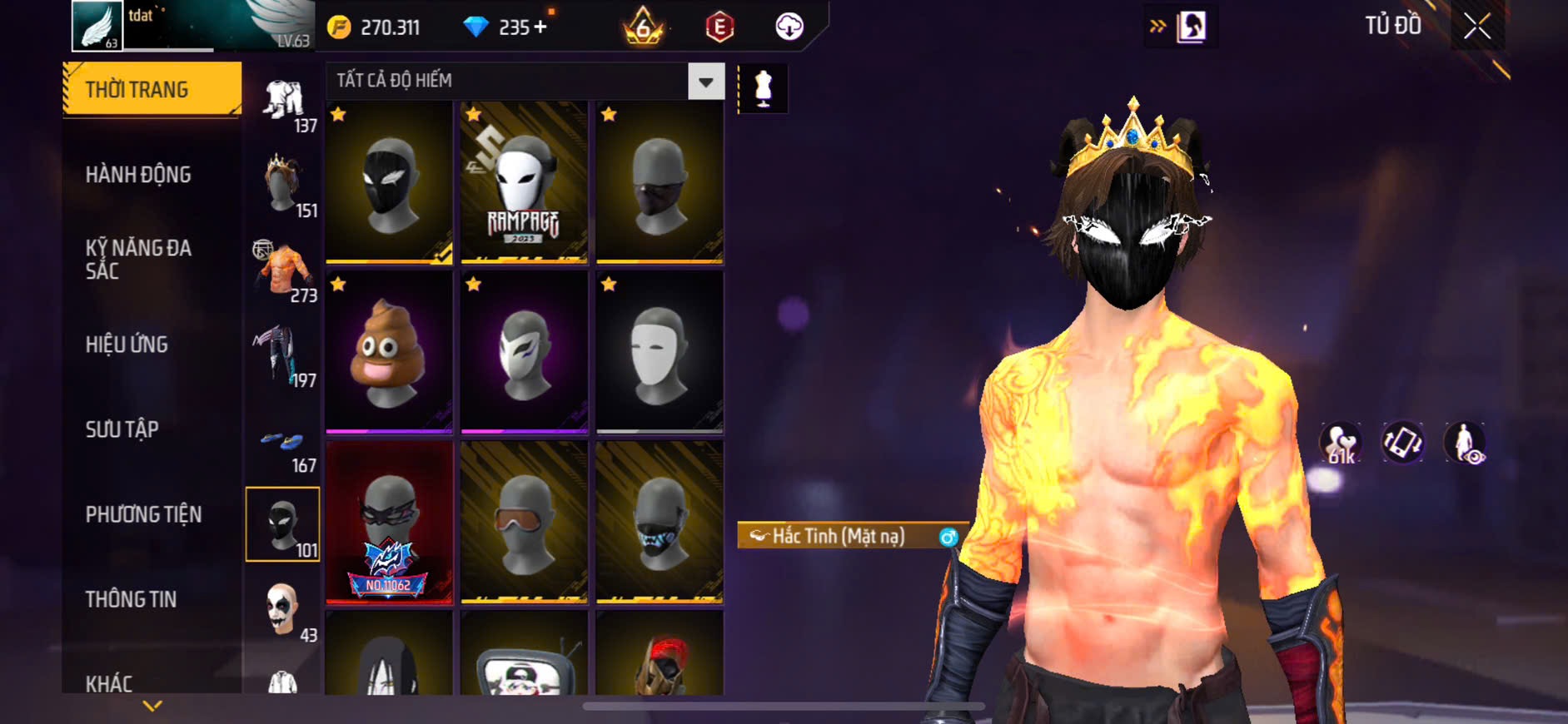Select the Rampage 2023 white mask
This screenshot has height=724, width=1568.
coord(524,182)
